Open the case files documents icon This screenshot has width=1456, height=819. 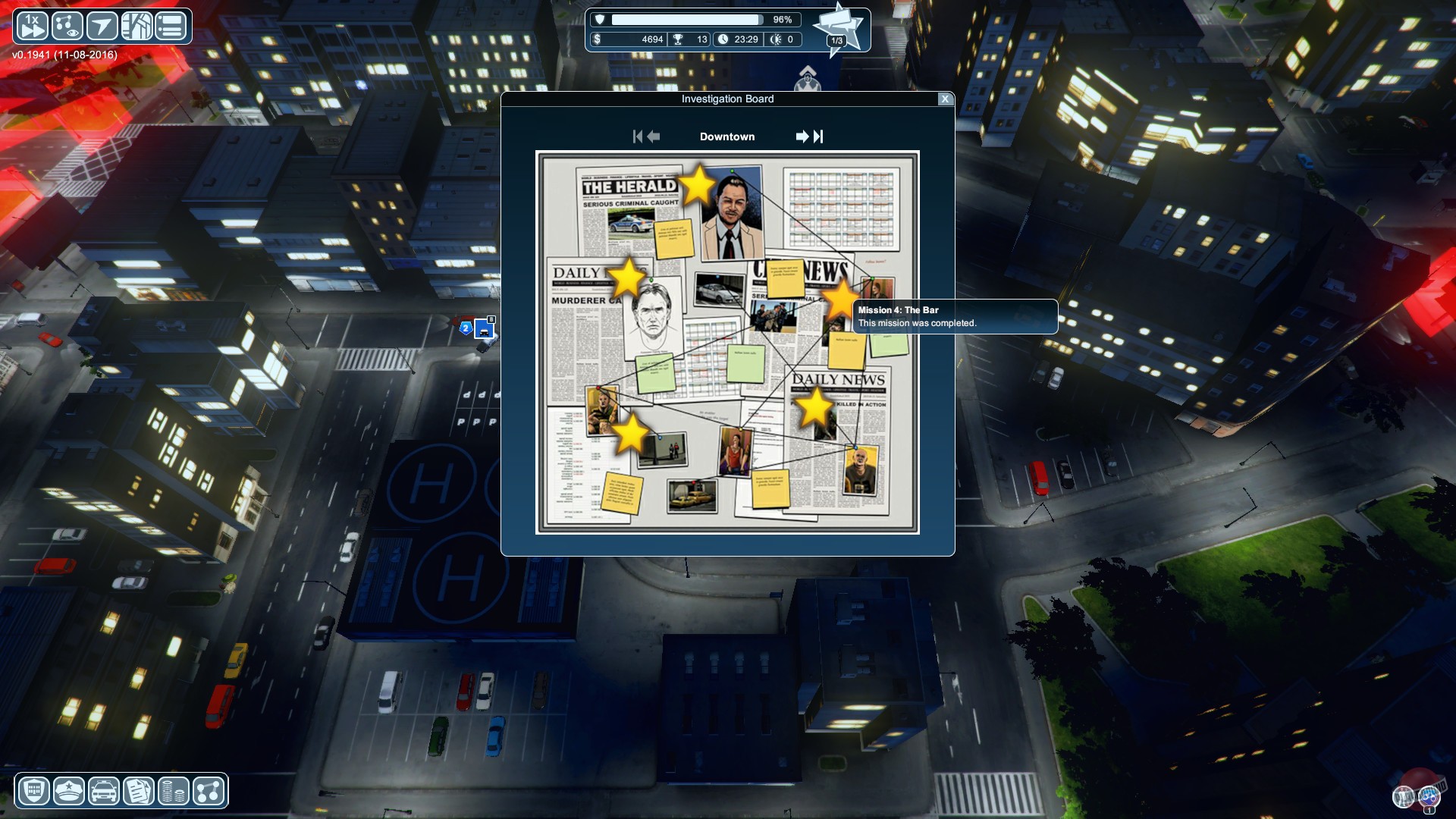click(138, 791)
